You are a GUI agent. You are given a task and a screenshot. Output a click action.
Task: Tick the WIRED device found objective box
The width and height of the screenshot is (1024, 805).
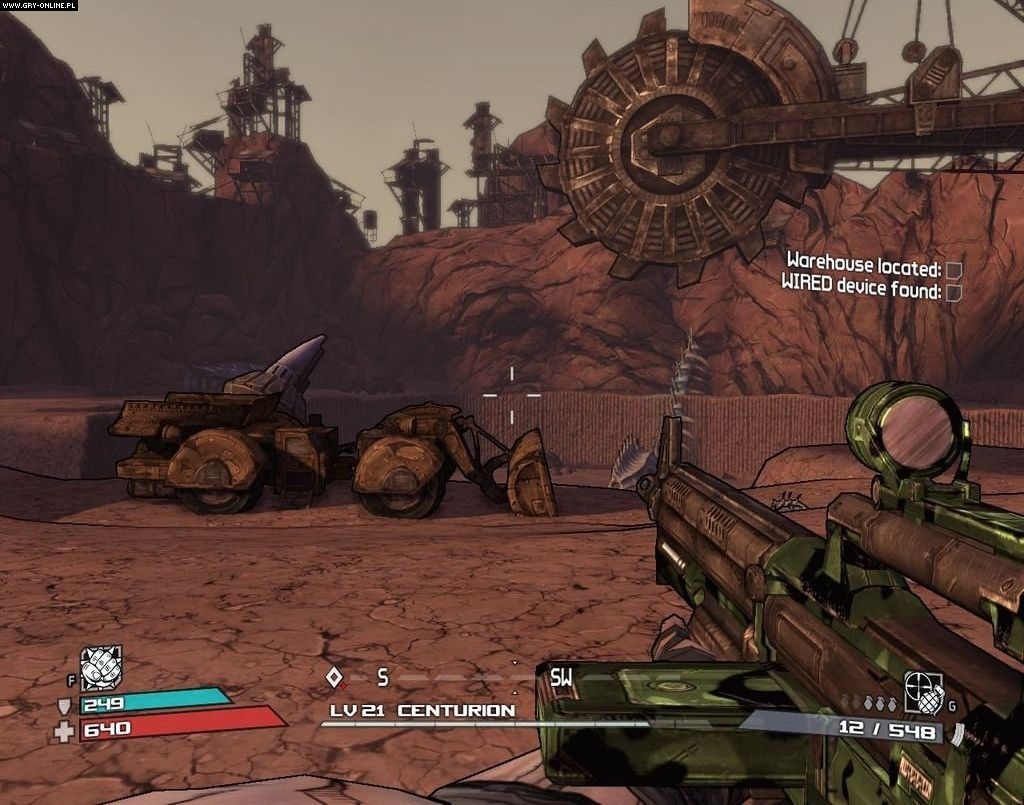point(954,292)
